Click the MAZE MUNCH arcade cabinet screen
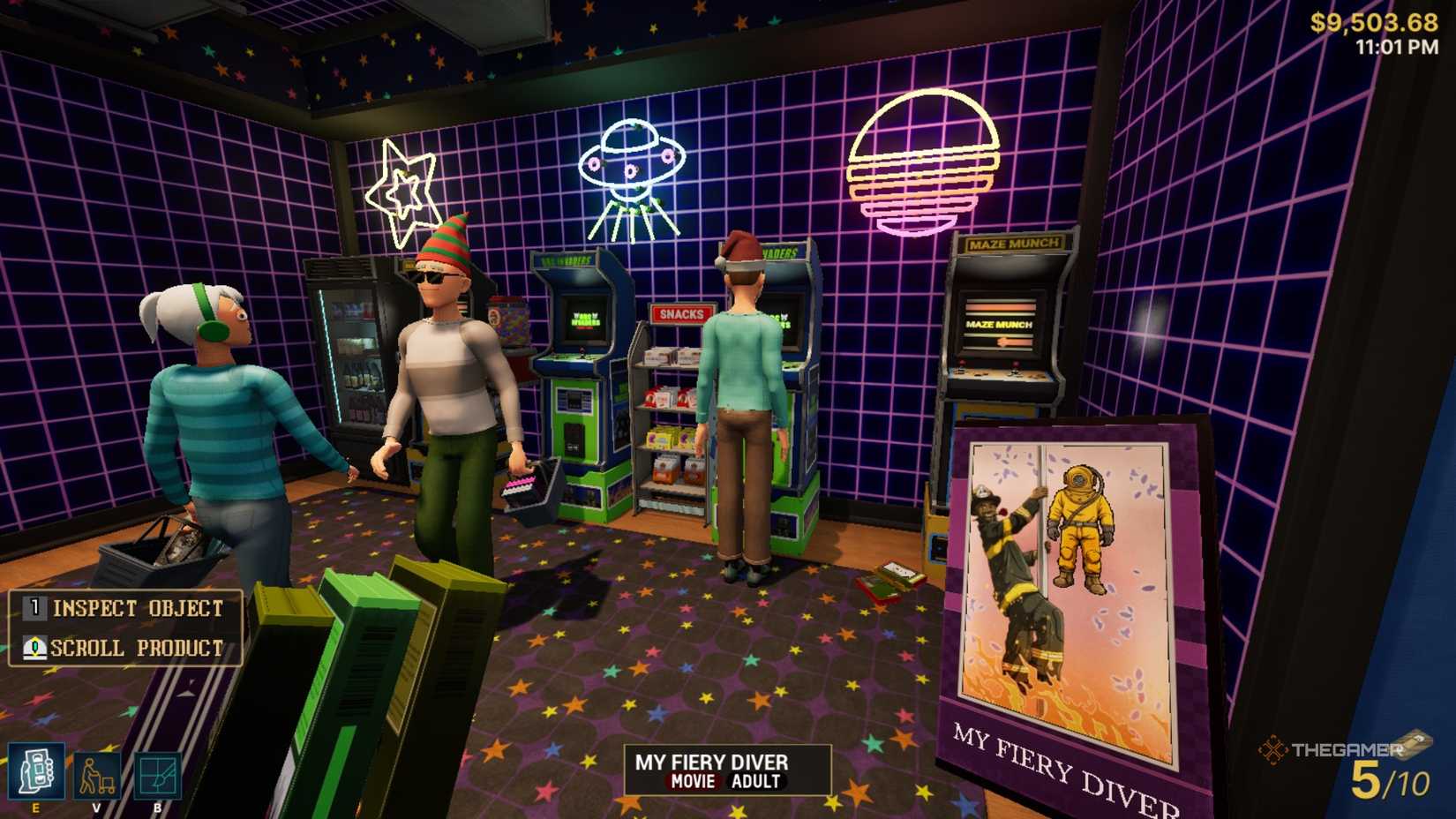1456x819 pixels. click(x=1000, y=325)
